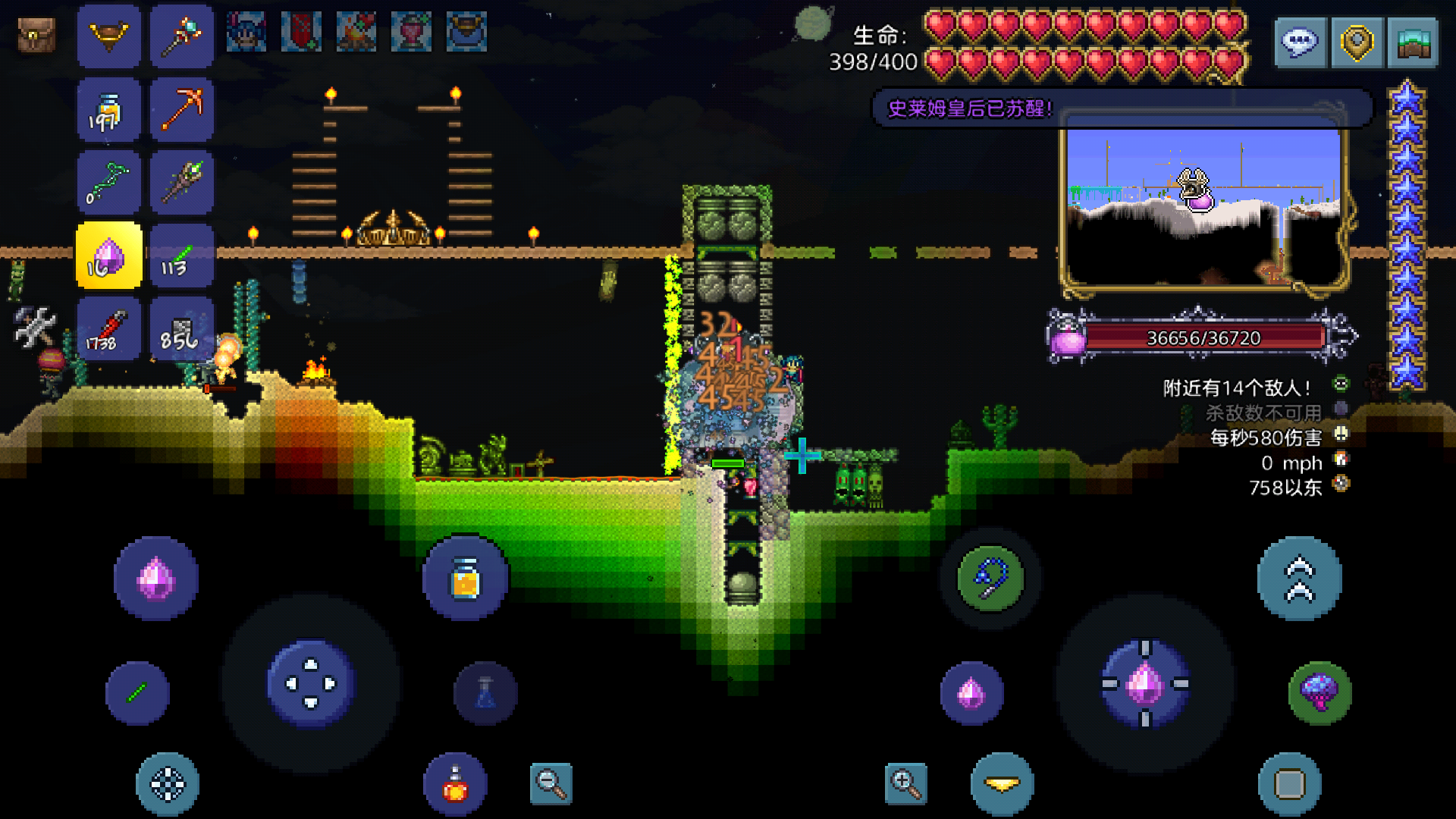
Task: Select the orange pickaxe hotbar slot
Action: coord(182,110)
